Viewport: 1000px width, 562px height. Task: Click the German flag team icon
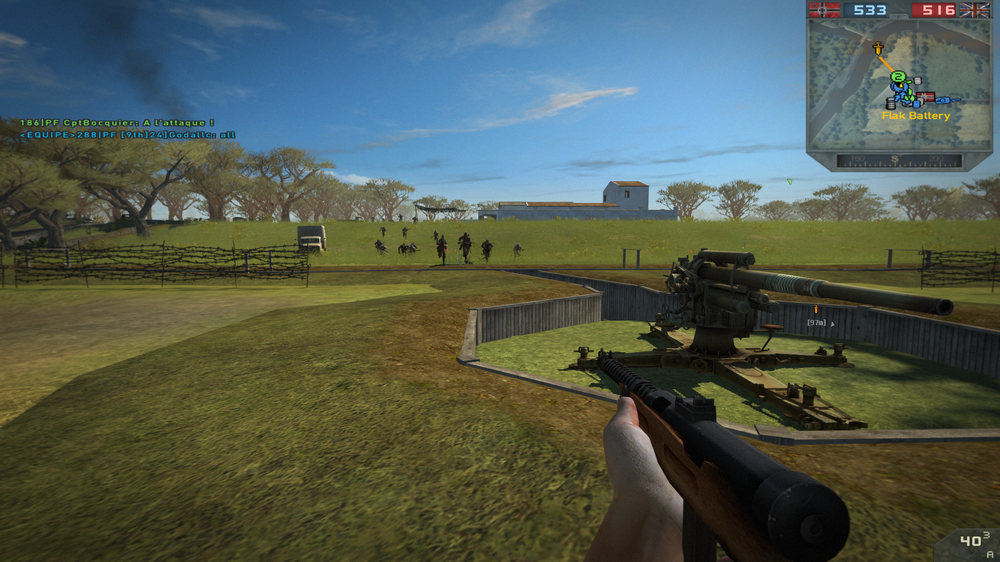pos(824,10)
